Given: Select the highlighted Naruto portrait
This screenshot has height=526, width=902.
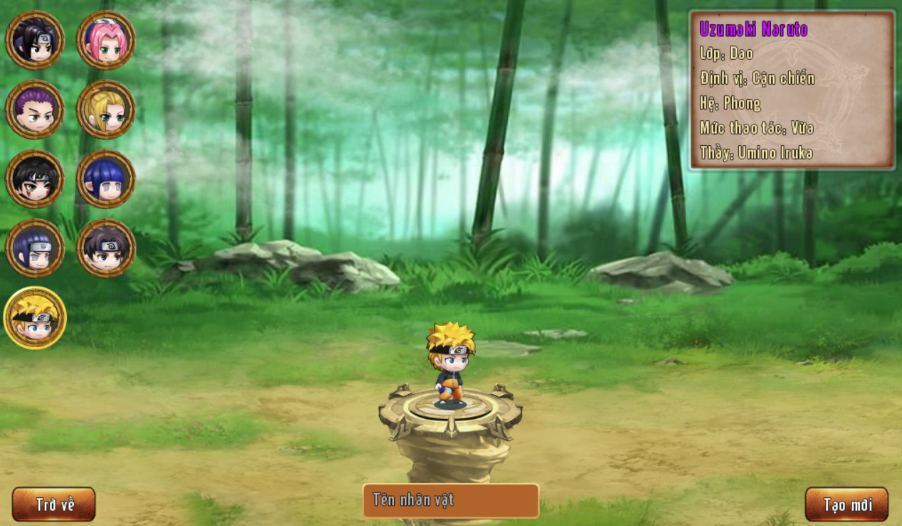Looking at the screenshot, I should [35, 318].
